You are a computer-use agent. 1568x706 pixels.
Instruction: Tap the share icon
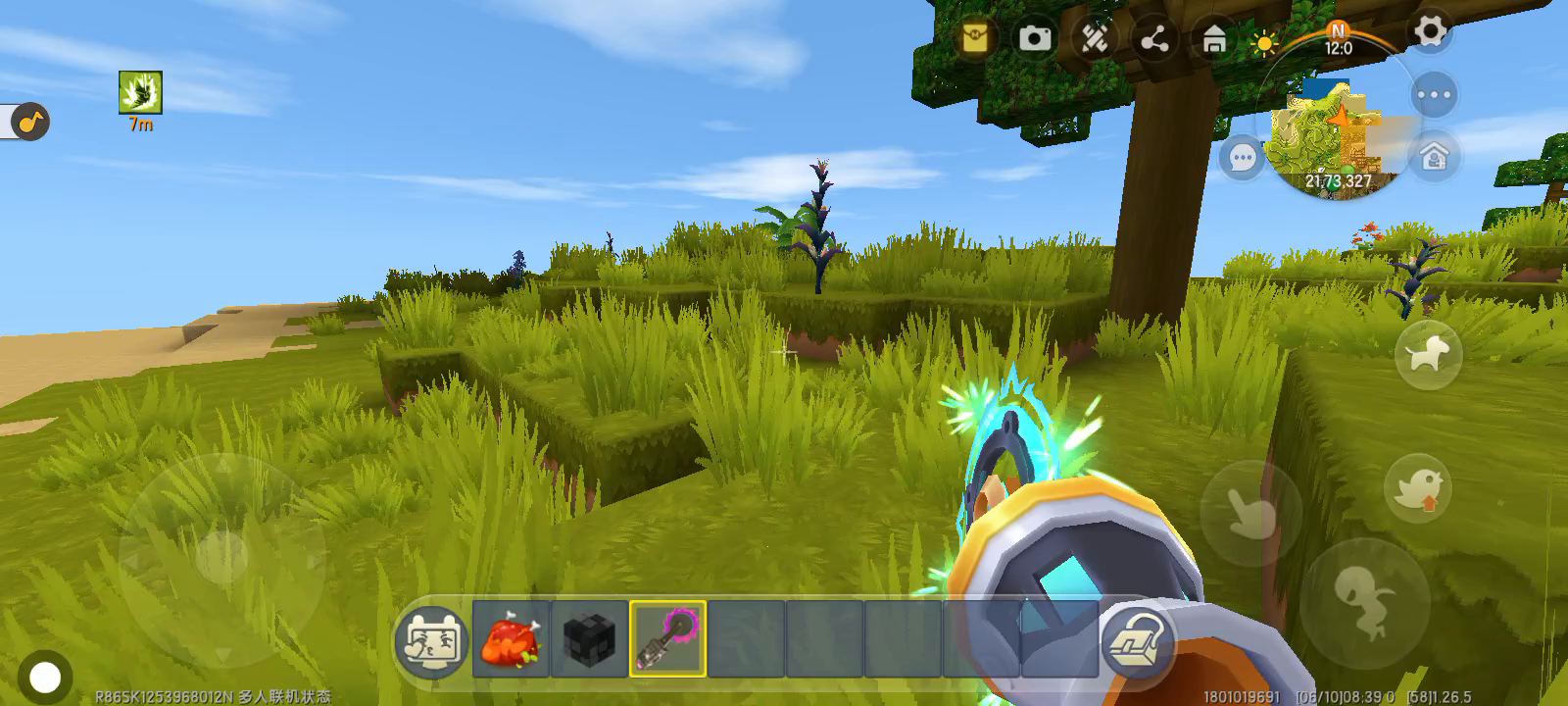pyautogui.click(x=1154, y=39)
